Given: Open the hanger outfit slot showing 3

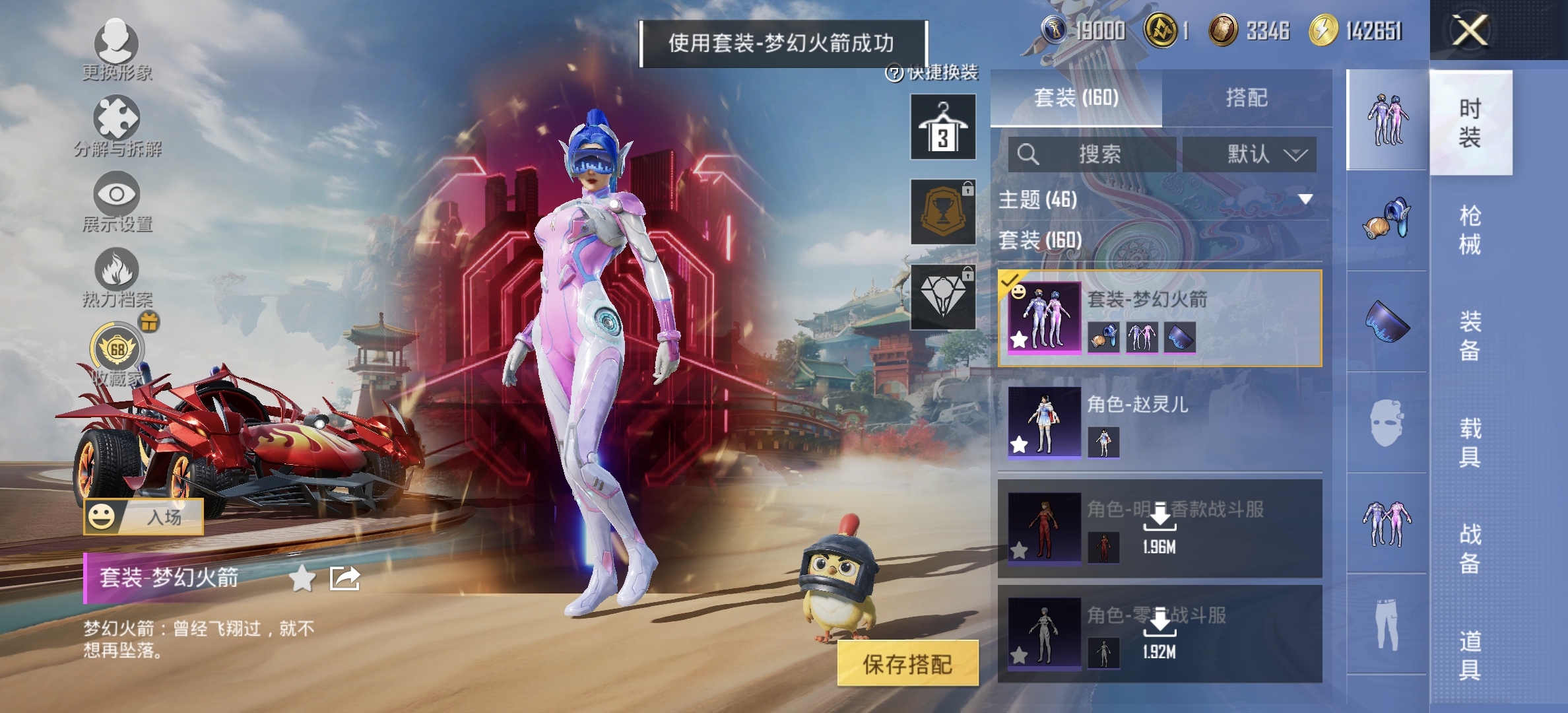Looking at the screenshot, I should tap(942, 127).
